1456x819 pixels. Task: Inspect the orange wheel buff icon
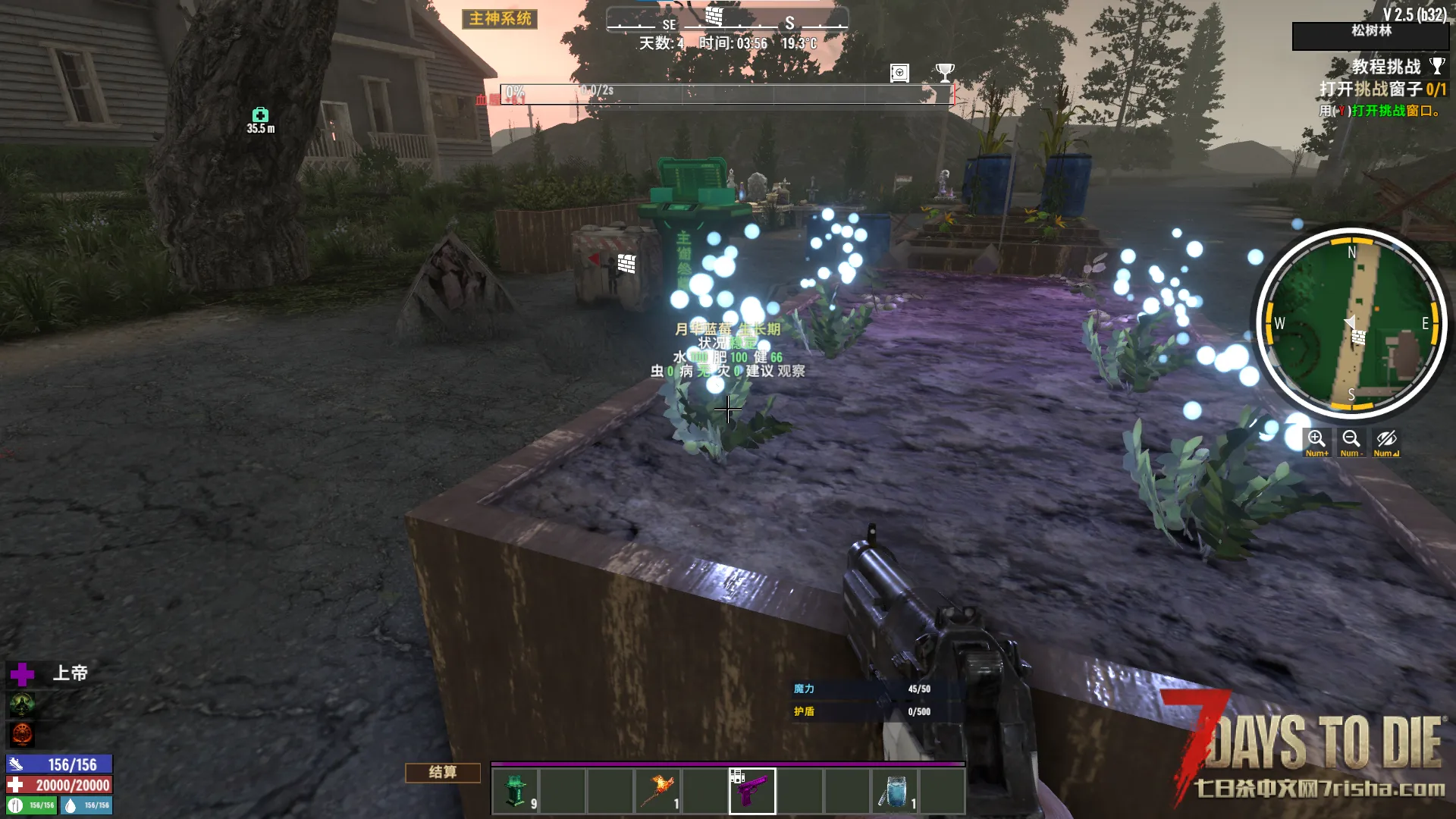[x=22, y=733]
